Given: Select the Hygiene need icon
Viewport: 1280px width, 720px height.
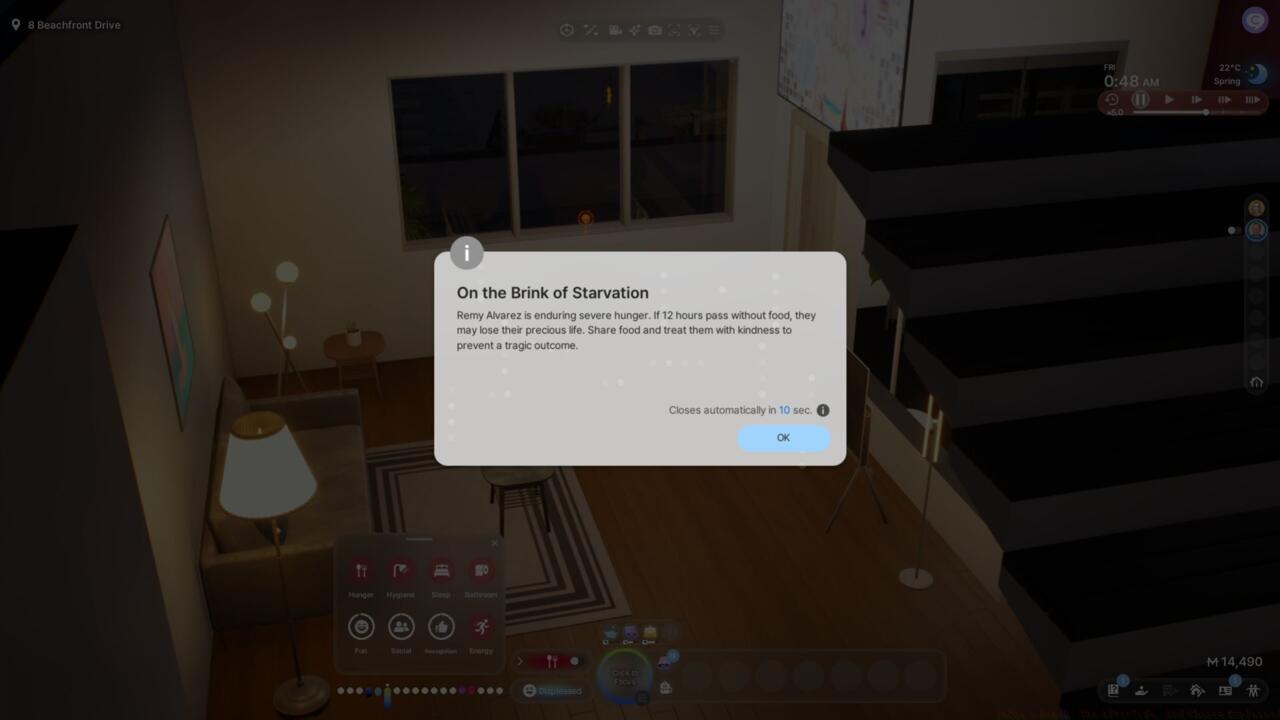Looking at the screenshot, I should click(x=401, y=571).
